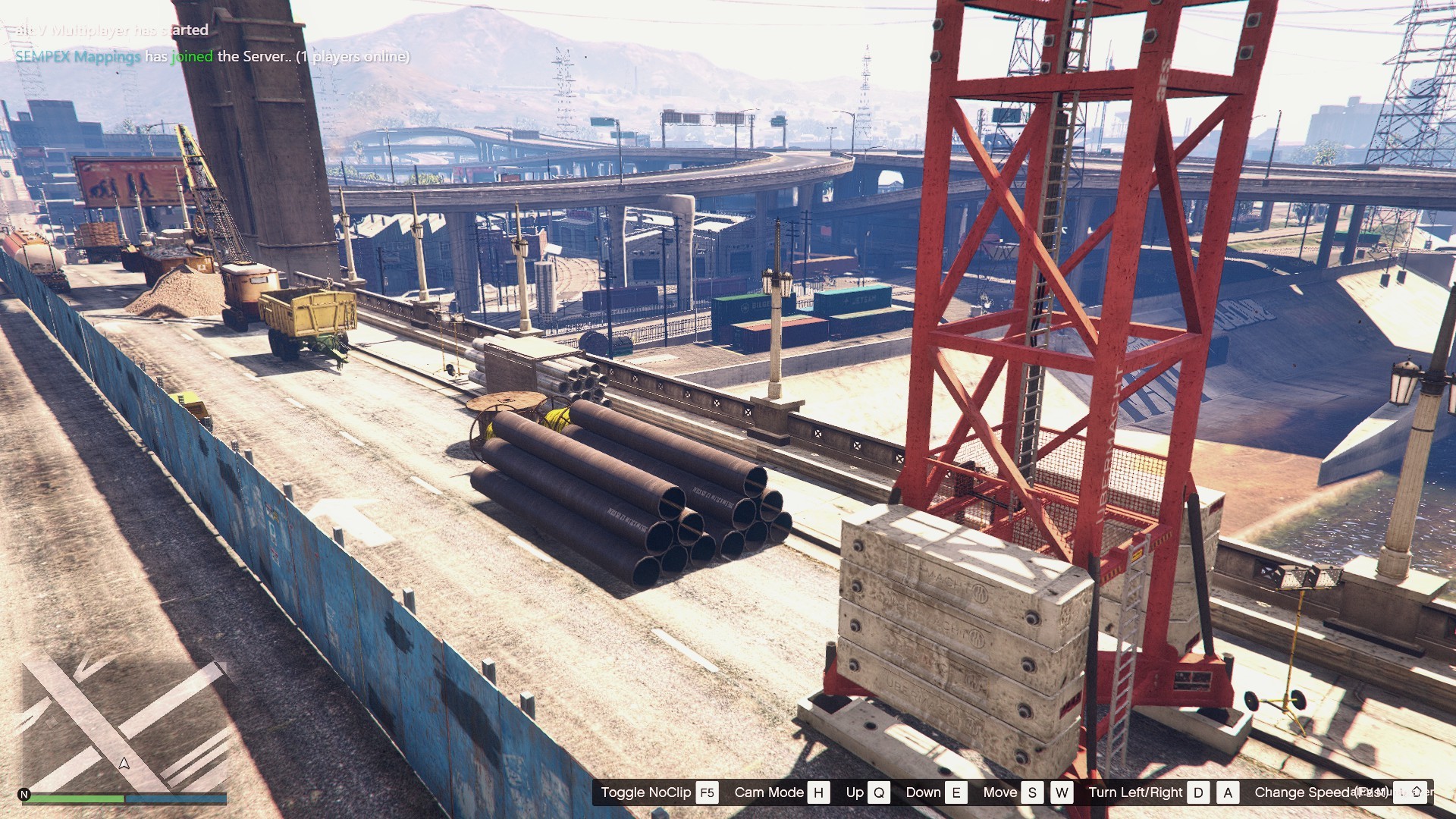Select the SEMPEX Mappings name in chat
This screenshot has width=1456, height=819.
pyautogui.click(x=77, y=57)
